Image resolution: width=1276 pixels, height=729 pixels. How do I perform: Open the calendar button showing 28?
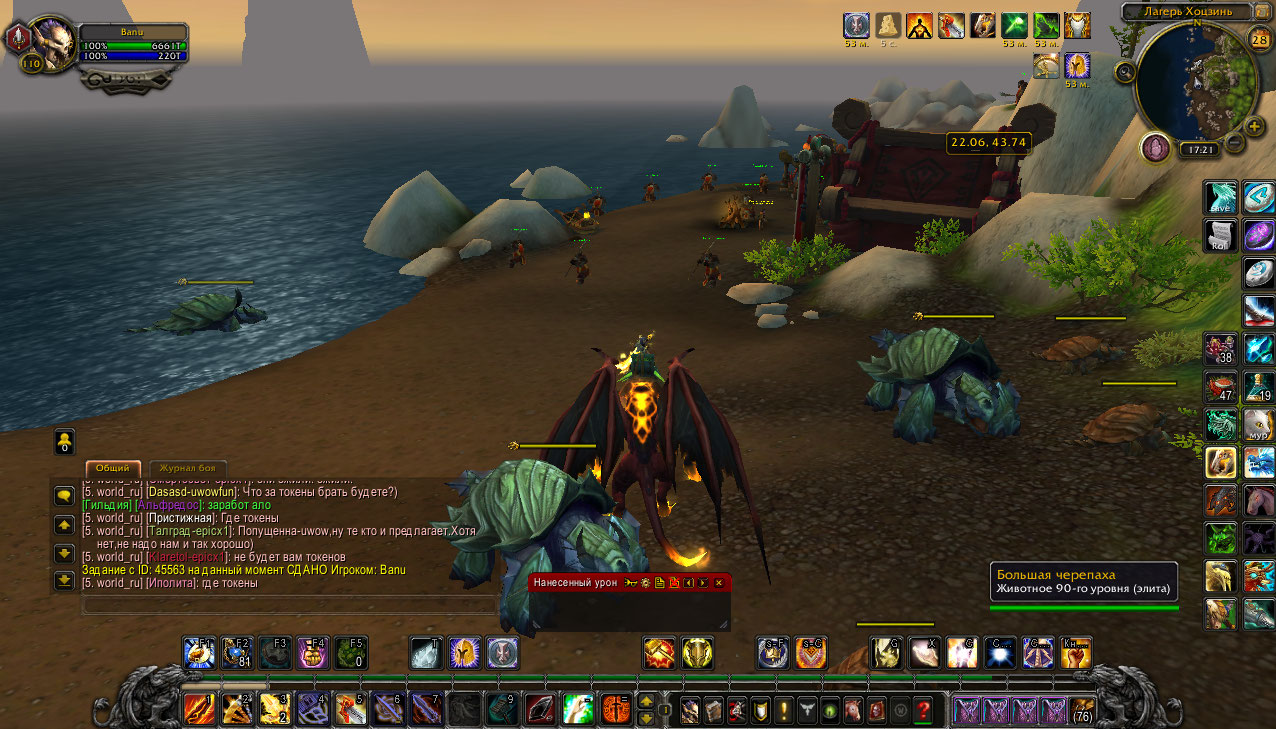(x=1259, y=40)
